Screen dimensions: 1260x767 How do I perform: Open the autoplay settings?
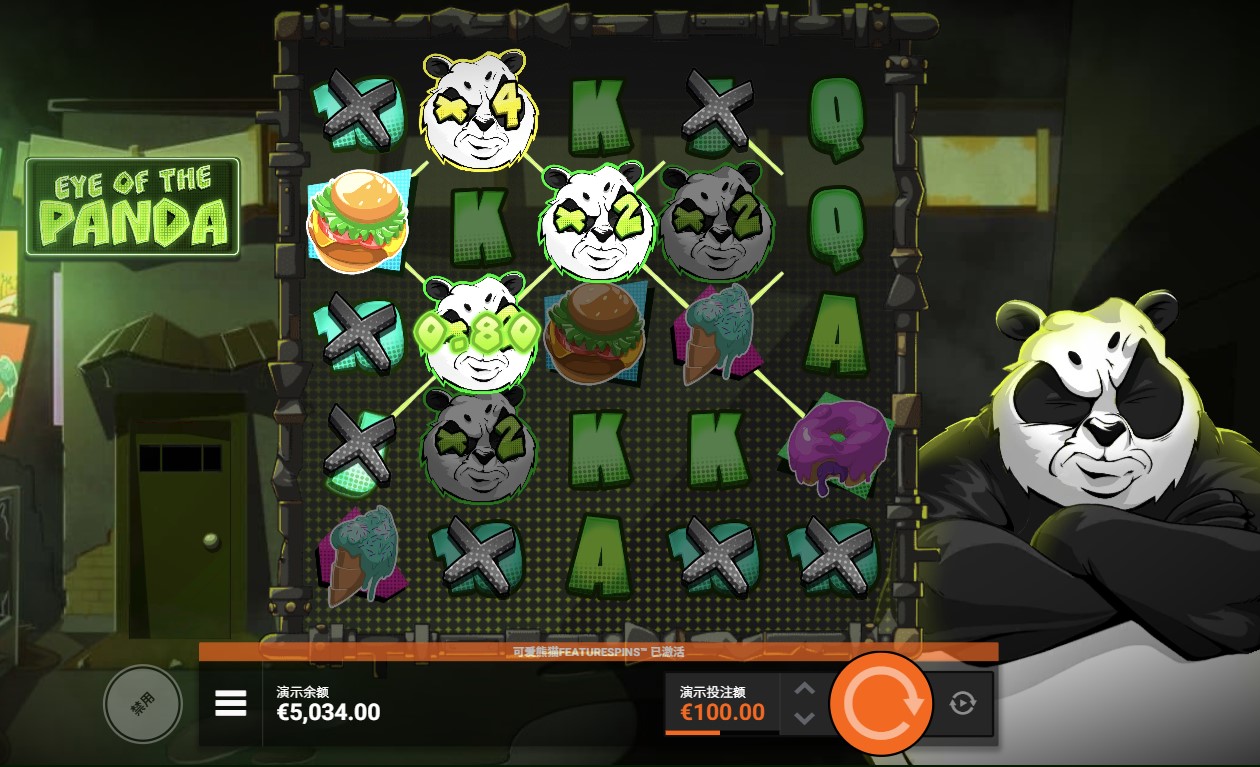(x=962, y=703)
